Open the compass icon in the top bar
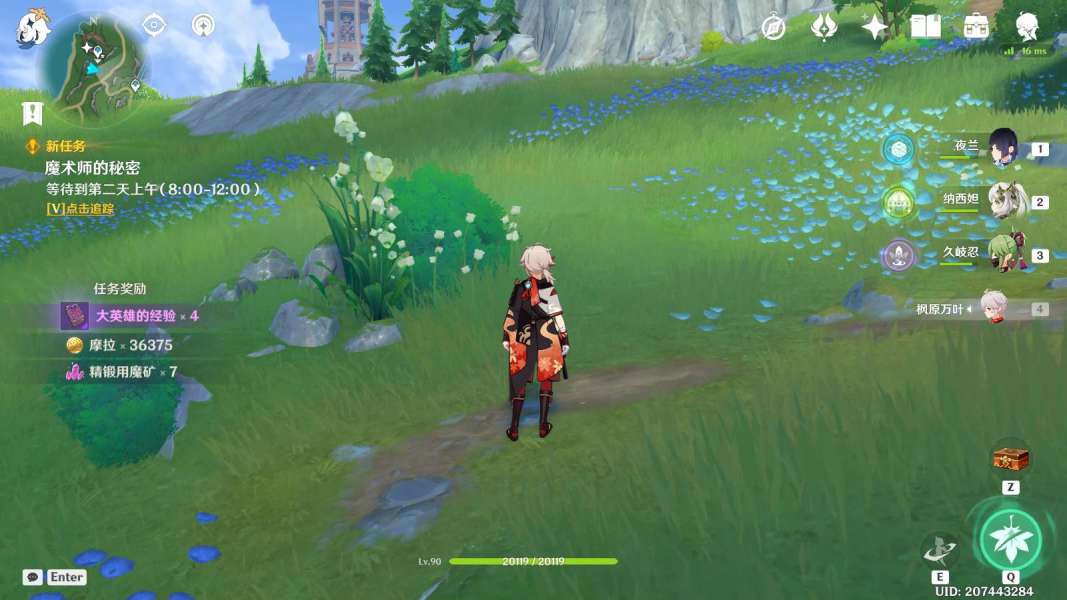The image size is (1067, 600). click(773, 27)
